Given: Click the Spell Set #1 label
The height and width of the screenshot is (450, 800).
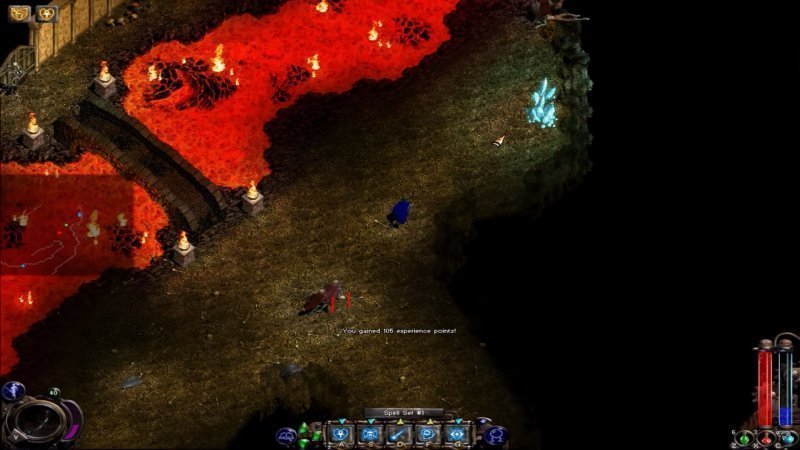Looking at the screenshot, I should (x=403, y=412).
